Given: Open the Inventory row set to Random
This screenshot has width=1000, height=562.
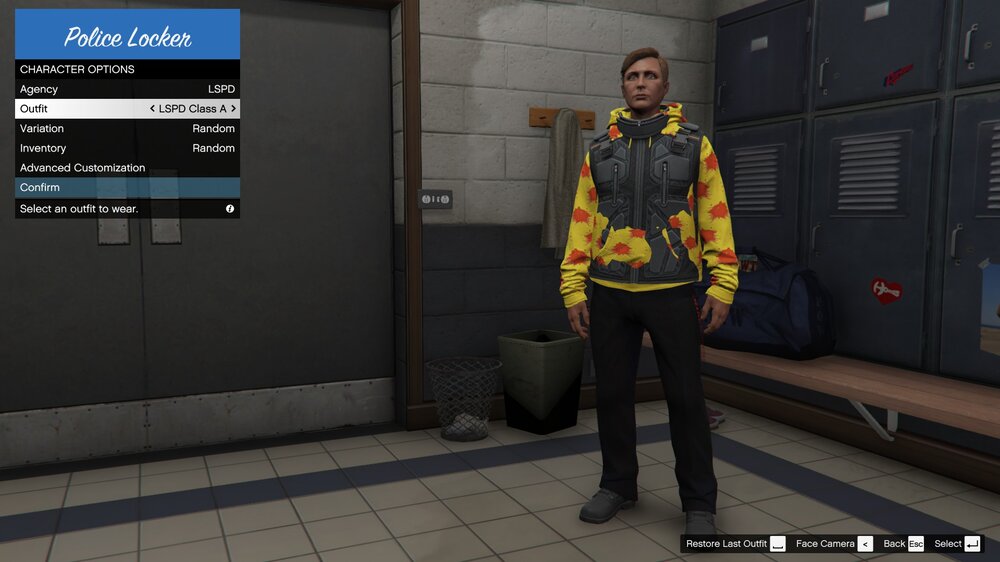Looking at the screenshot, I should (127, 148).
